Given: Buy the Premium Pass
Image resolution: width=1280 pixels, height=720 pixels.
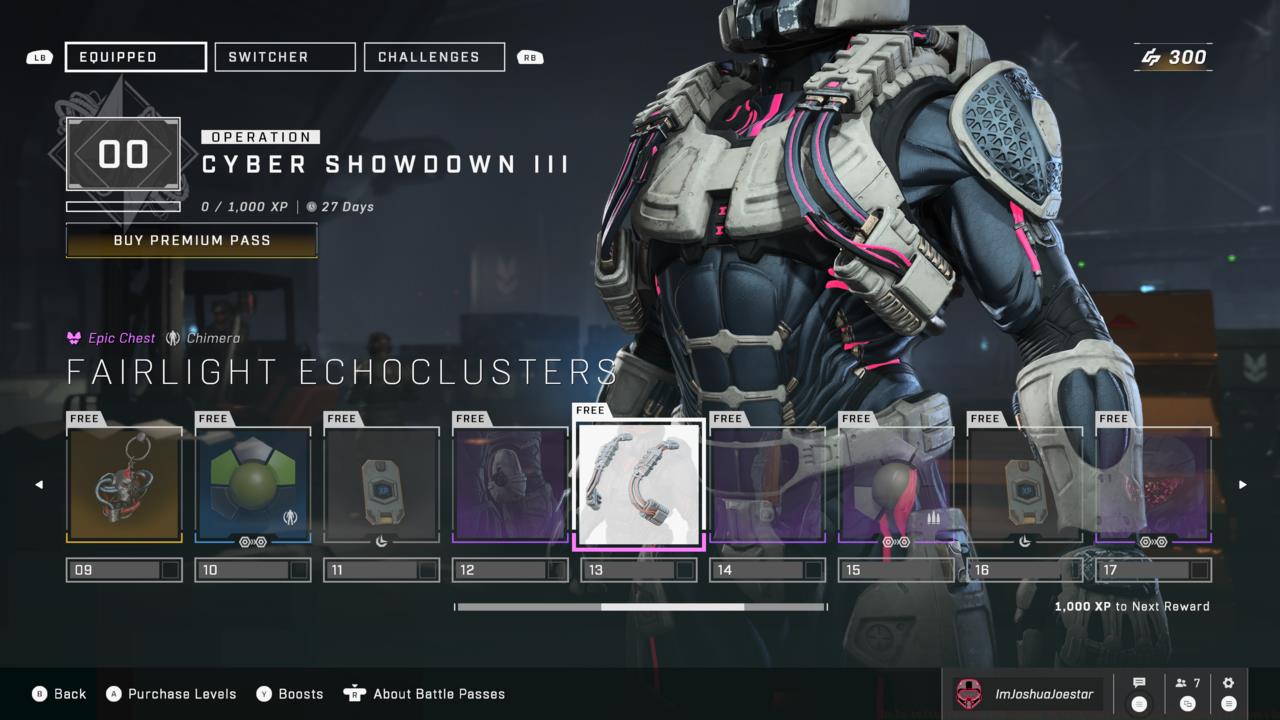Looking at the screenshot, I should [191, 240].
